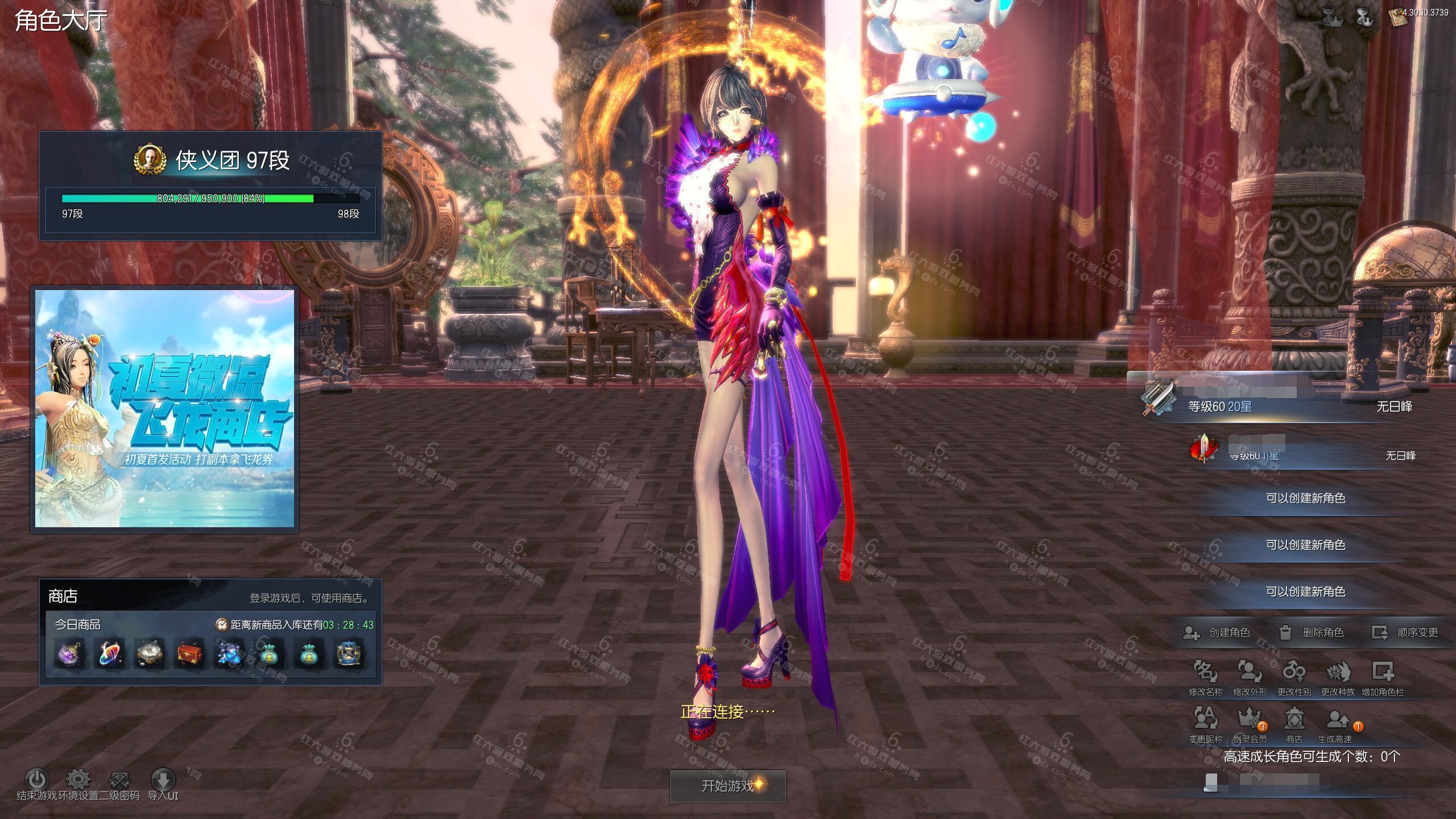1456x819 pixels.
Task: Open the 二级密码 crossed keys option
Action: (119, 779)
